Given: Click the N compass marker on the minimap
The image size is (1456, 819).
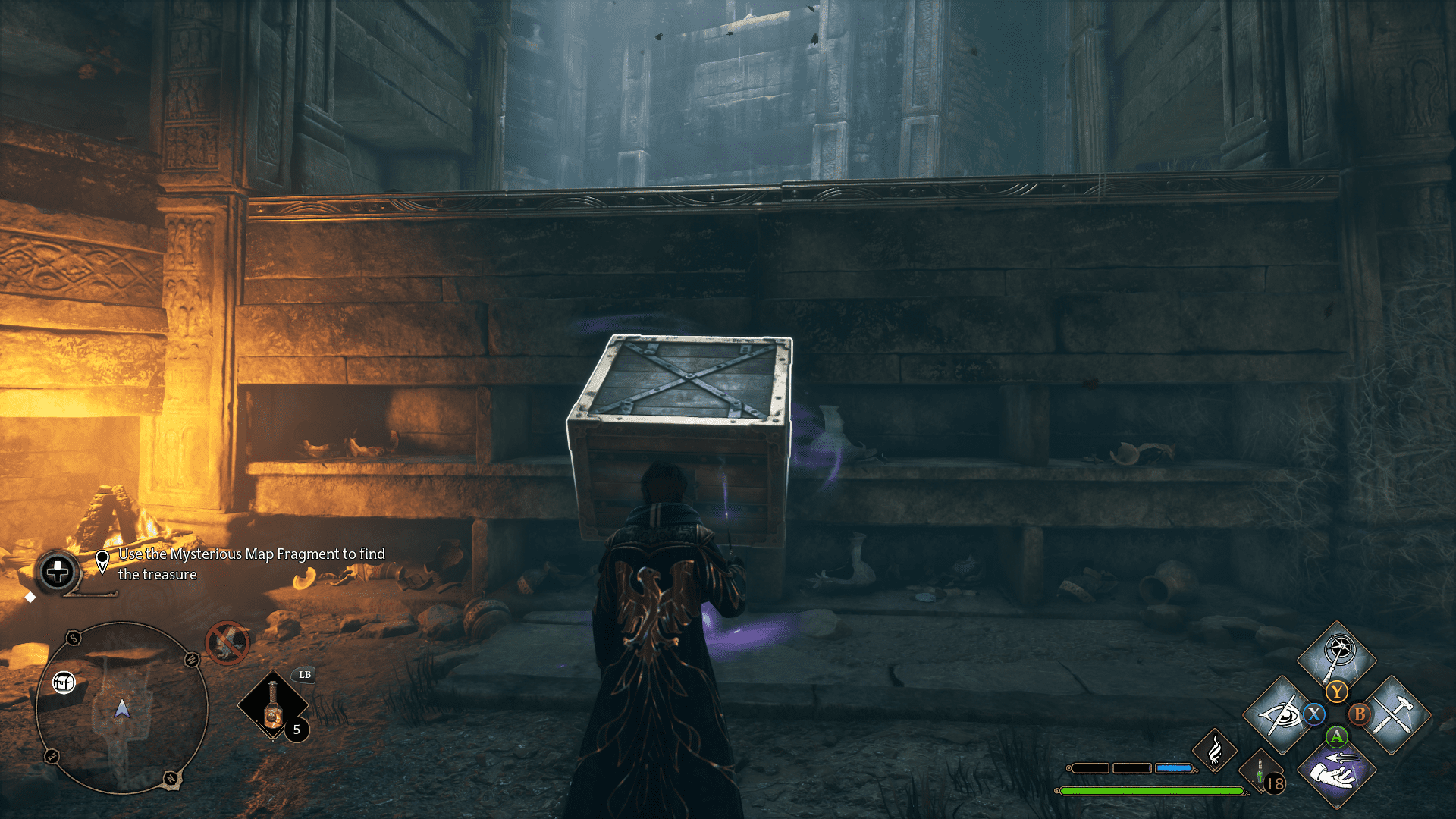Looking at the screenshot, I should (x=170, y=778).
